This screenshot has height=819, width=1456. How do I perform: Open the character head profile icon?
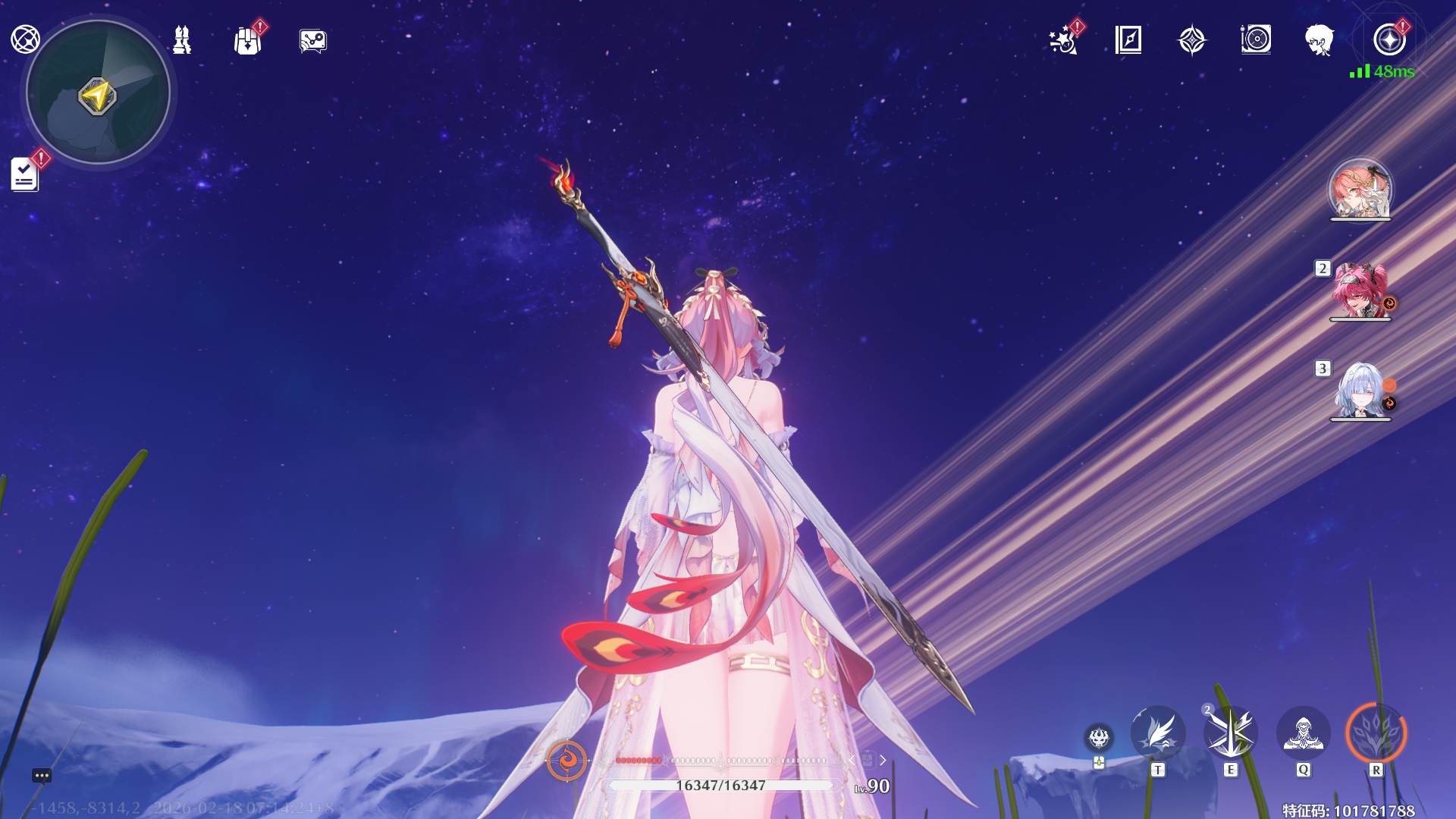pos(1319,39)
